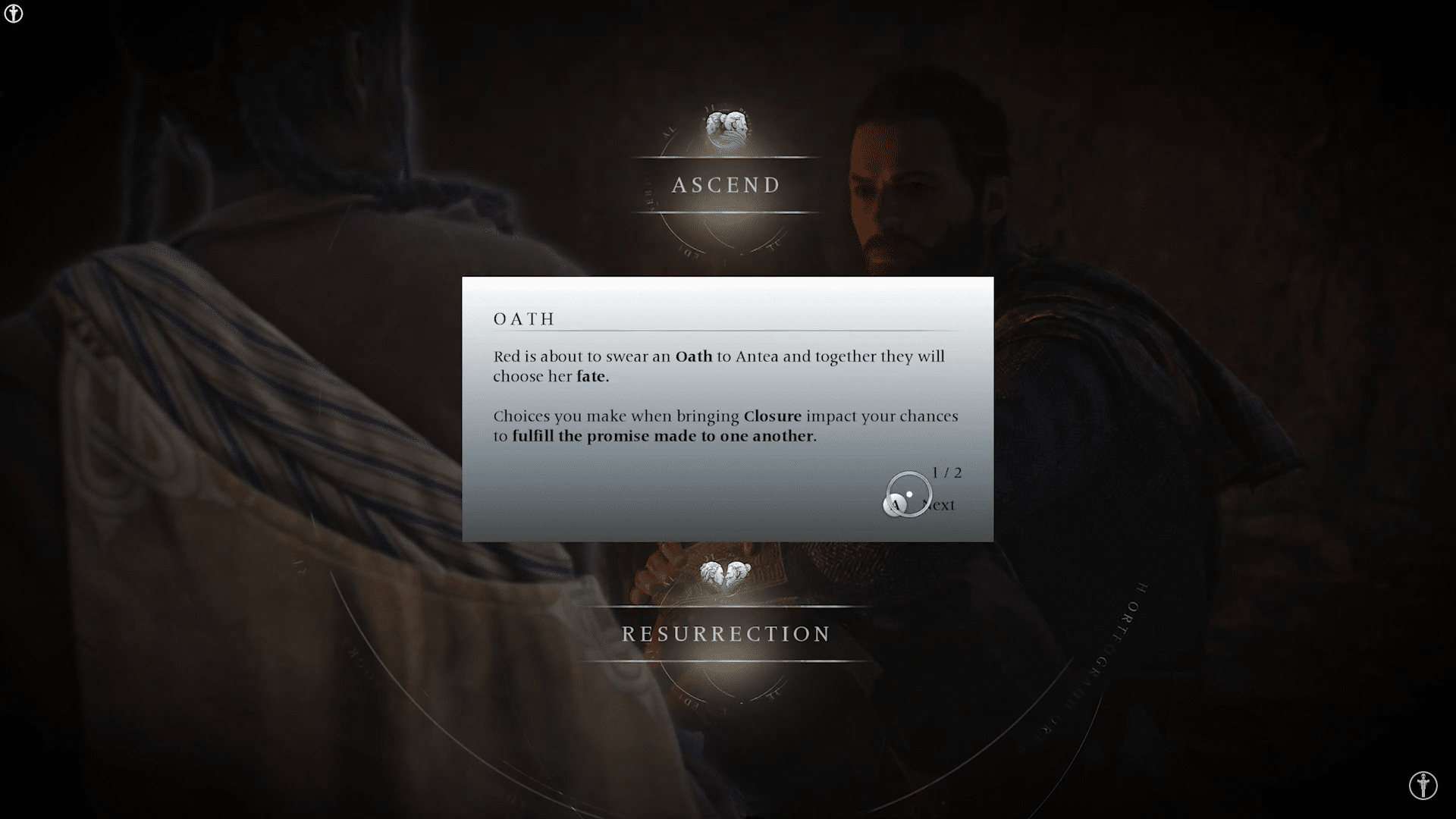Click the 1/2 page indicator
The width and height of the screenshot is (1456, 819).
(x=946, y=472)
